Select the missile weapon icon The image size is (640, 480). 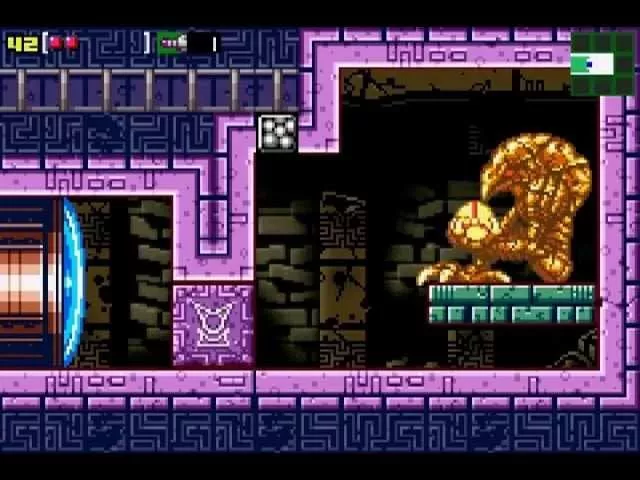[173, 43]
